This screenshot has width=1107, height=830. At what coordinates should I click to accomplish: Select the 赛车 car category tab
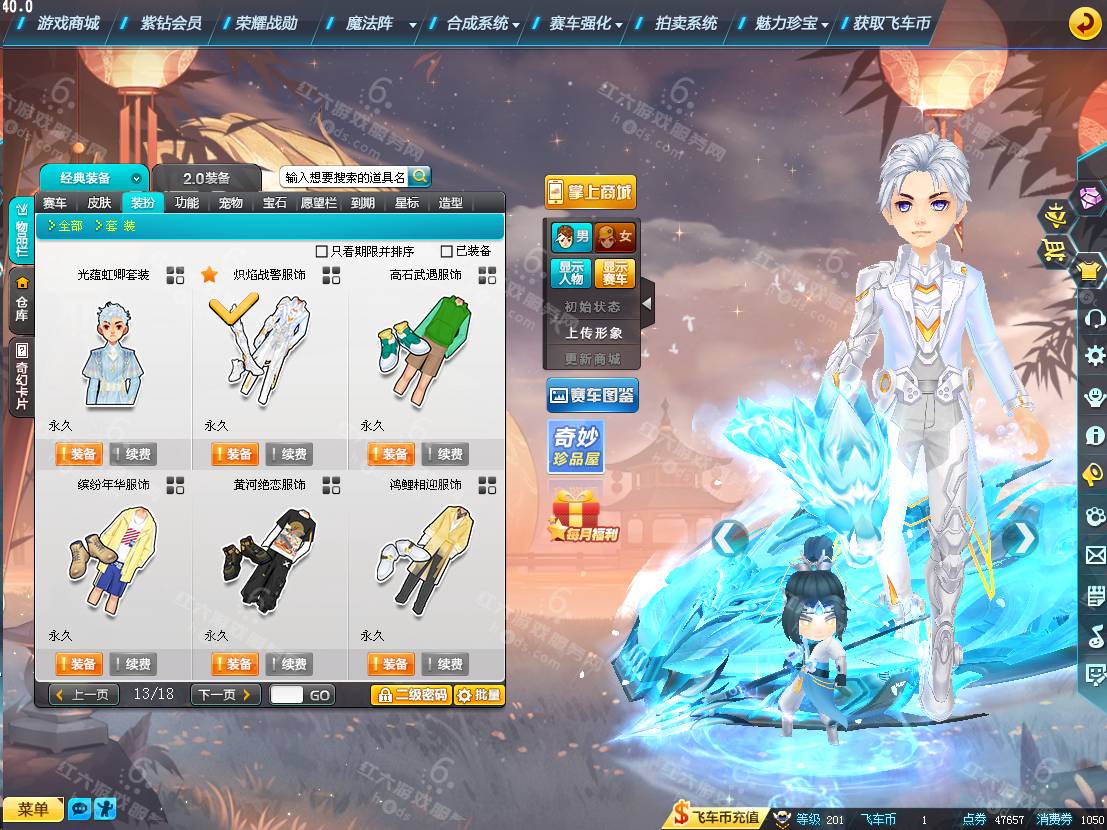pyautogui.click(x=55, y=202)
